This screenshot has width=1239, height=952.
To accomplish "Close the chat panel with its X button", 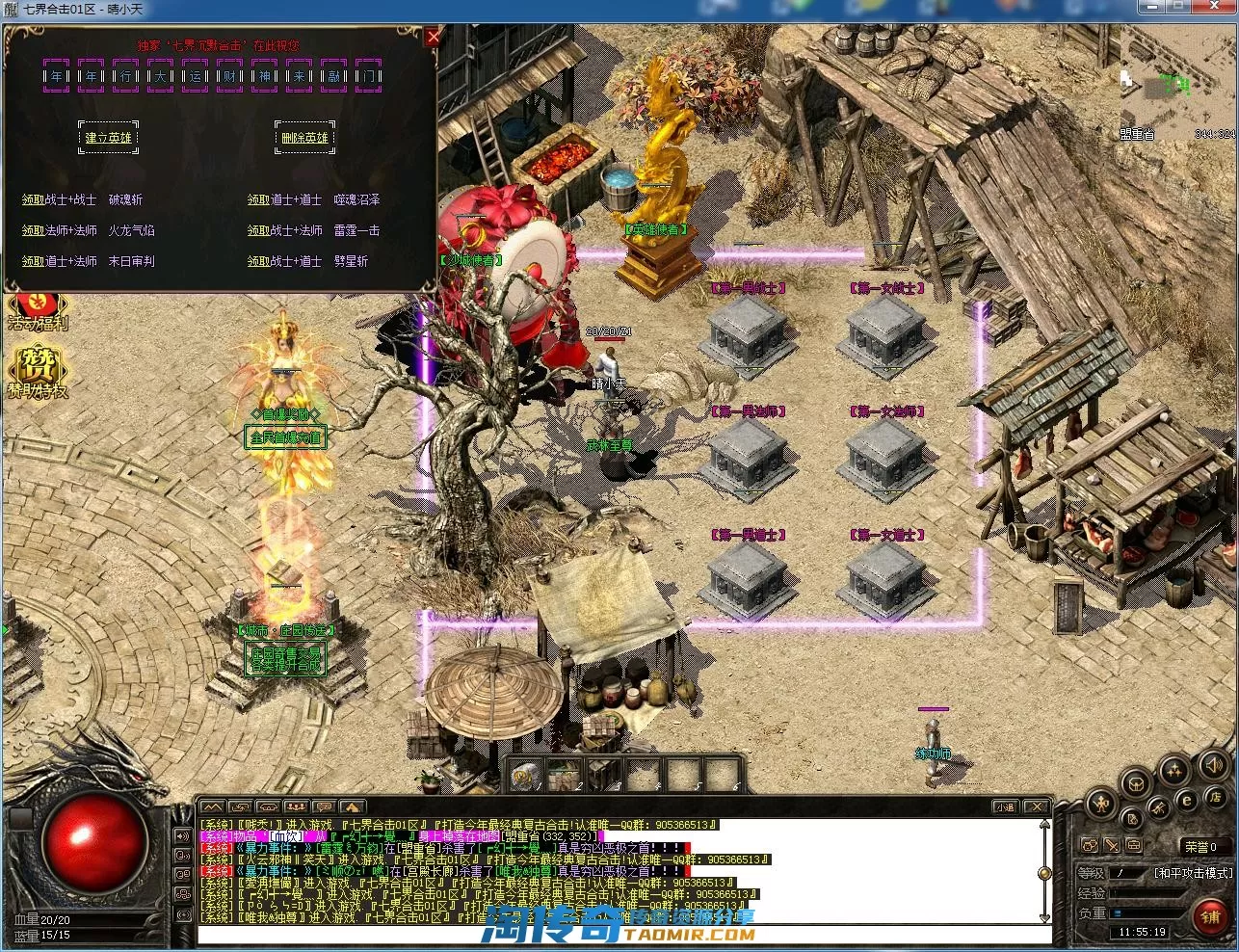I will [1036, 807].
